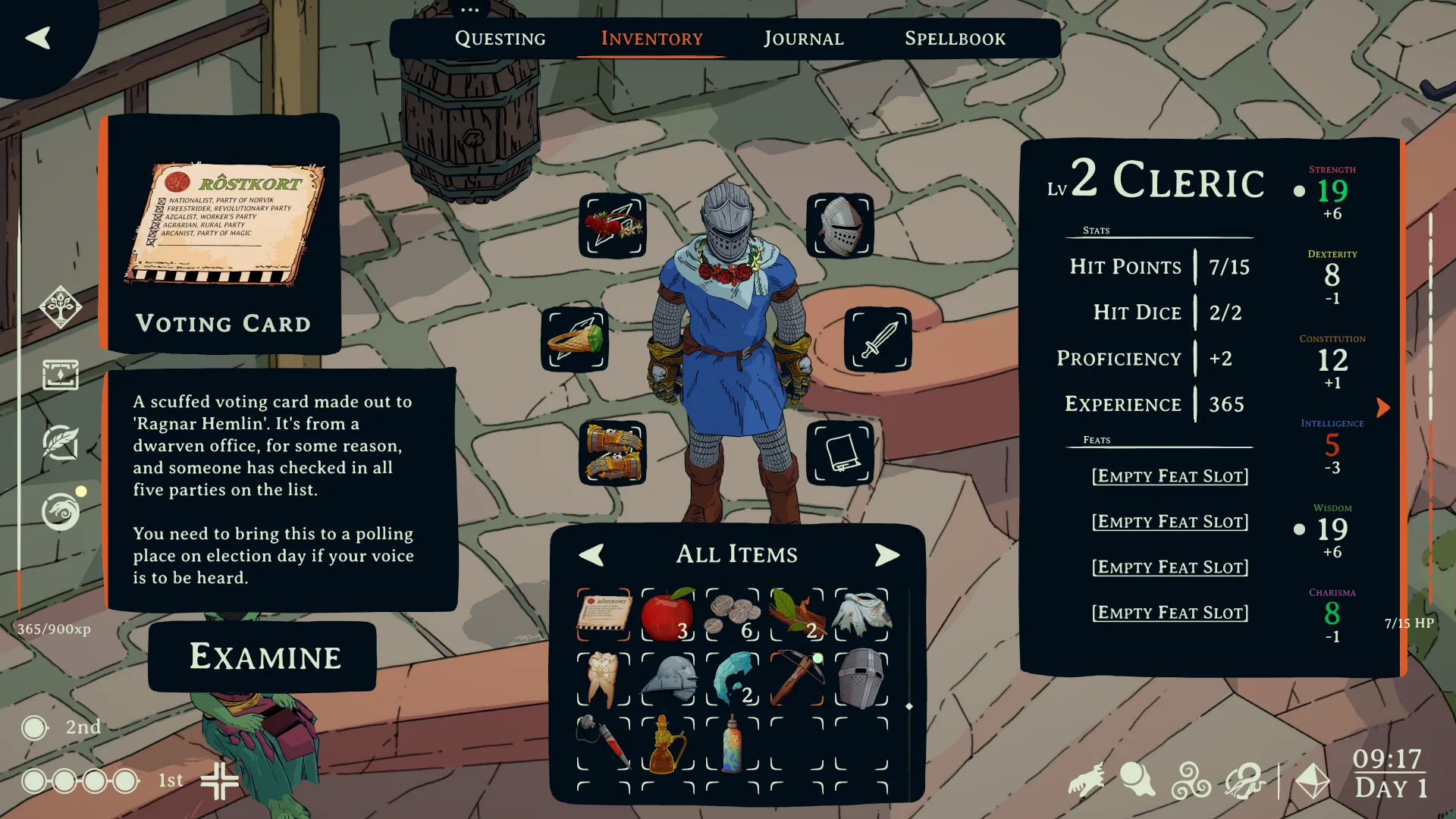
Task: Show next item category with right arrow
Action: point(886,555)
